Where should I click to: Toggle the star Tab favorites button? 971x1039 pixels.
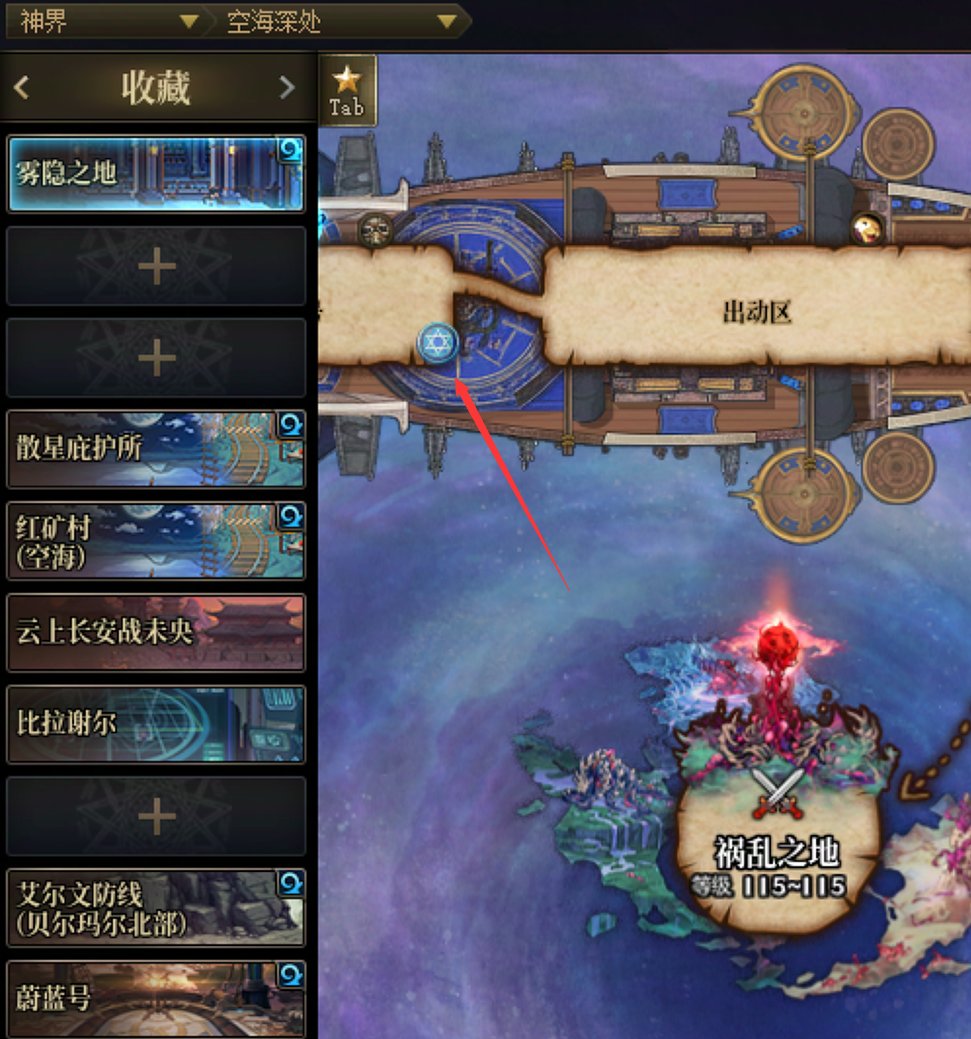tap(347, 90)
